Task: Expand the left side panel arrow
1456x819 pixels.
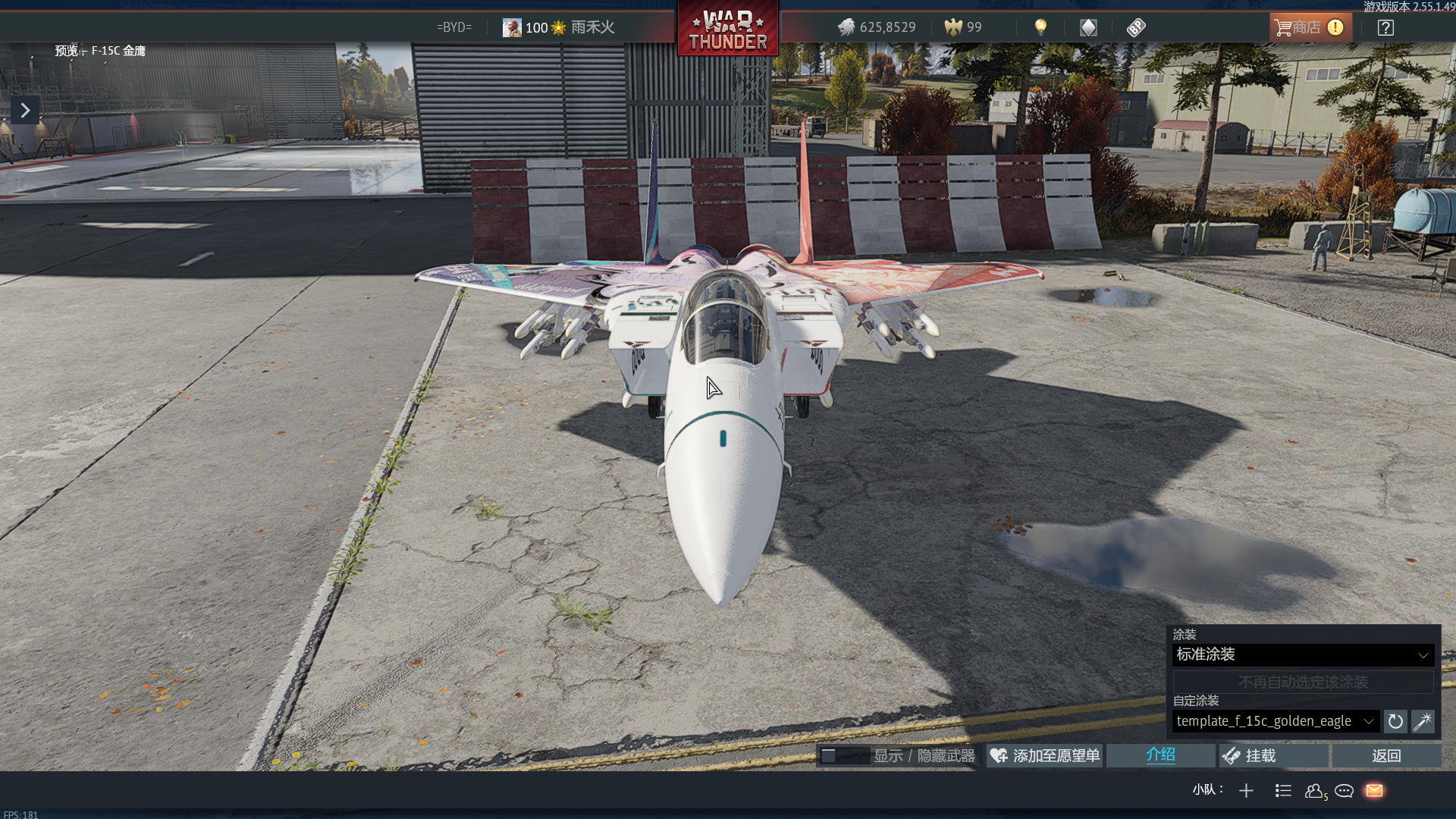Action: [x=25, y=111]
